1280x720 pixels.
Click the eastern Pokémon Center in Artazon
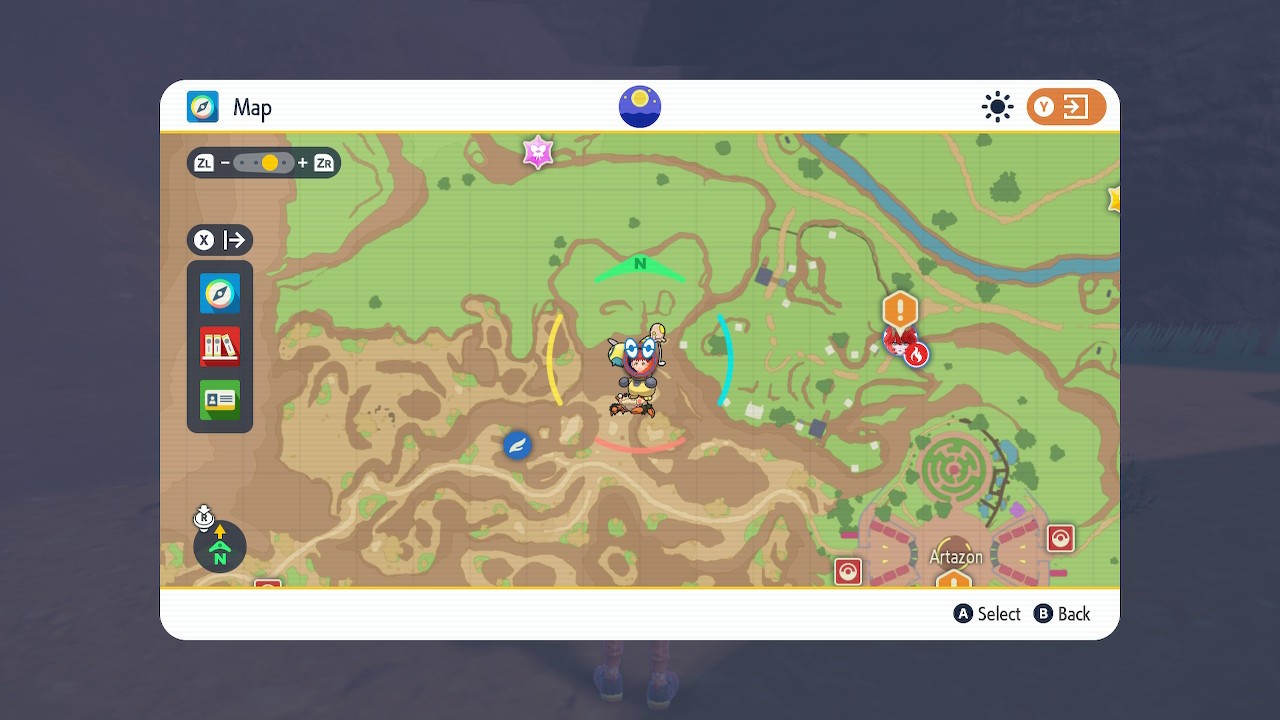click(1060, 538)
